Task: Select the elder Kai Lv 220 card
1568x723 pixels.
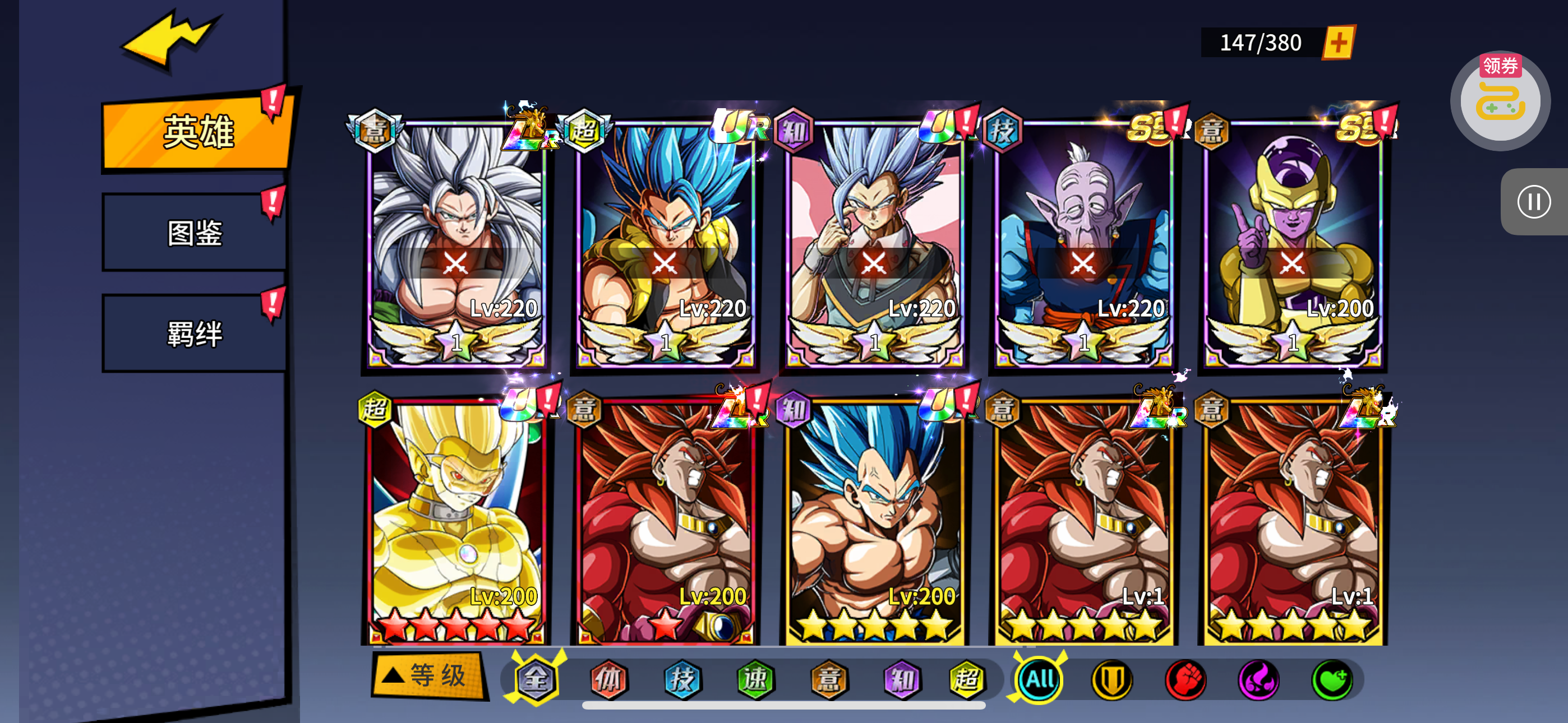Action: (1083, 243)
